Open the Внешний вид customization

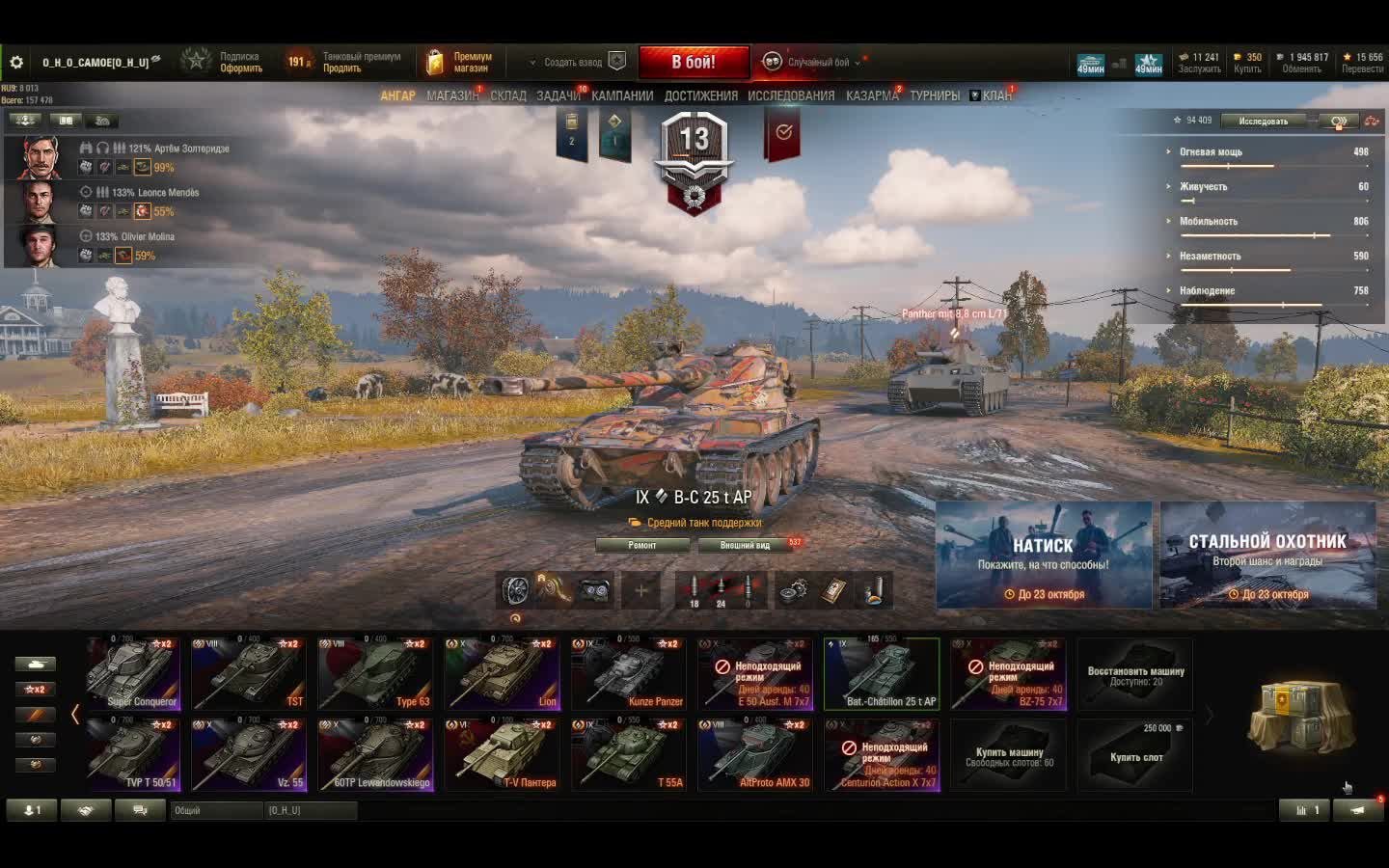(x=746, y=545)
